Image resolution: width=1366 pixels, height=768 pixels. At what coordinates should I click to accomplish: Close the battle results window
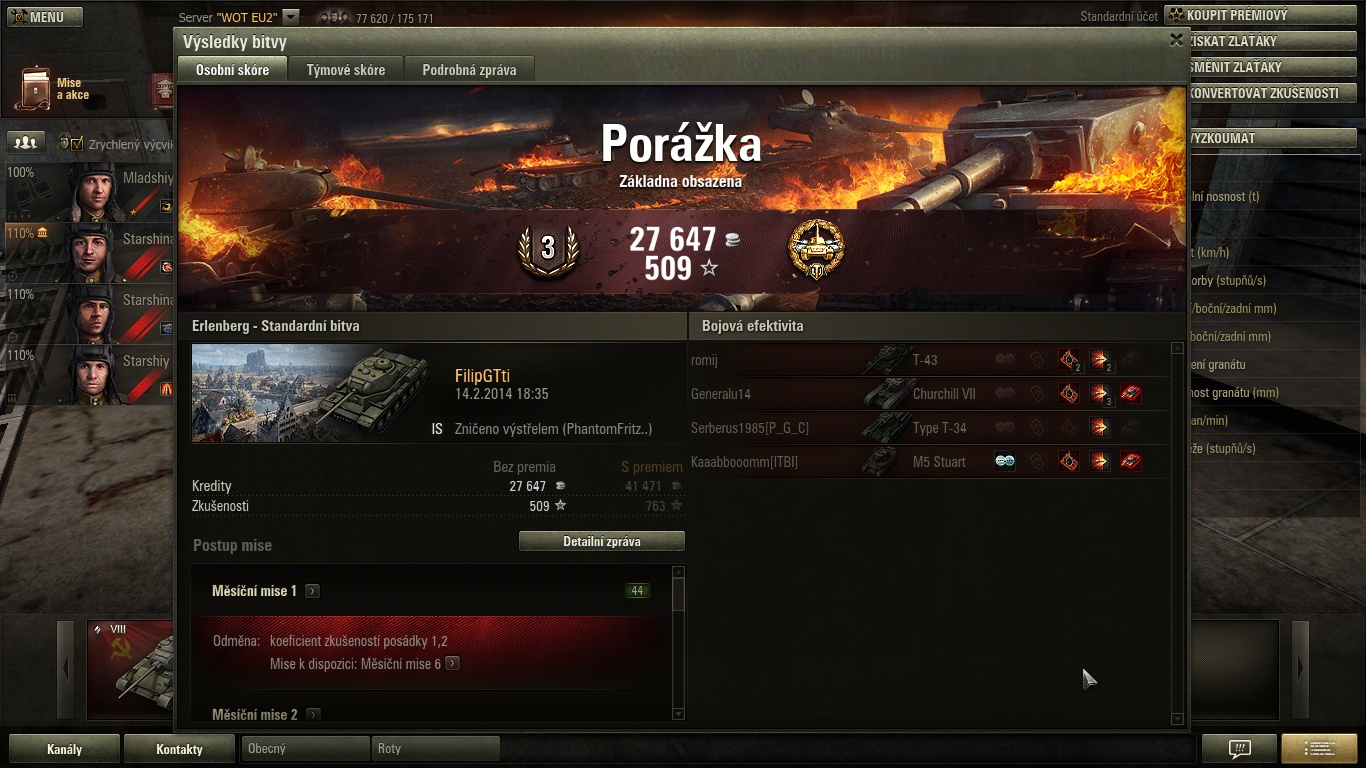tap(1176, 40)
